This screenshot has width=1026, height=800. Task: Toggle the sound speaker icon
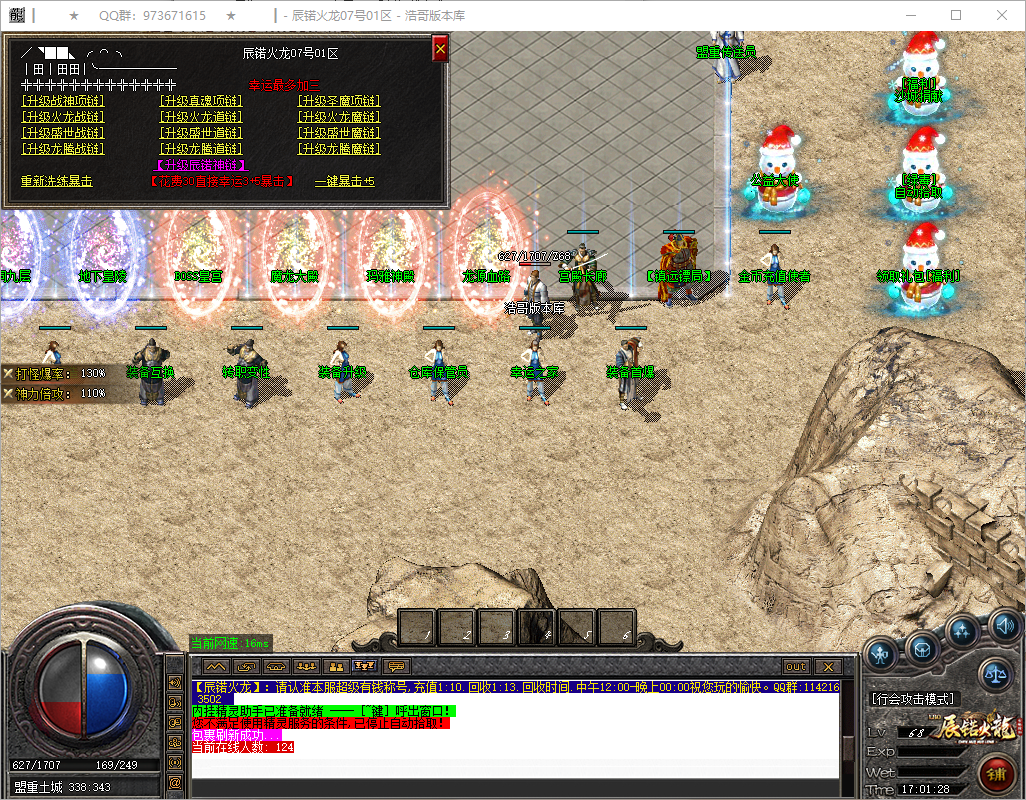click(1004, 626)
